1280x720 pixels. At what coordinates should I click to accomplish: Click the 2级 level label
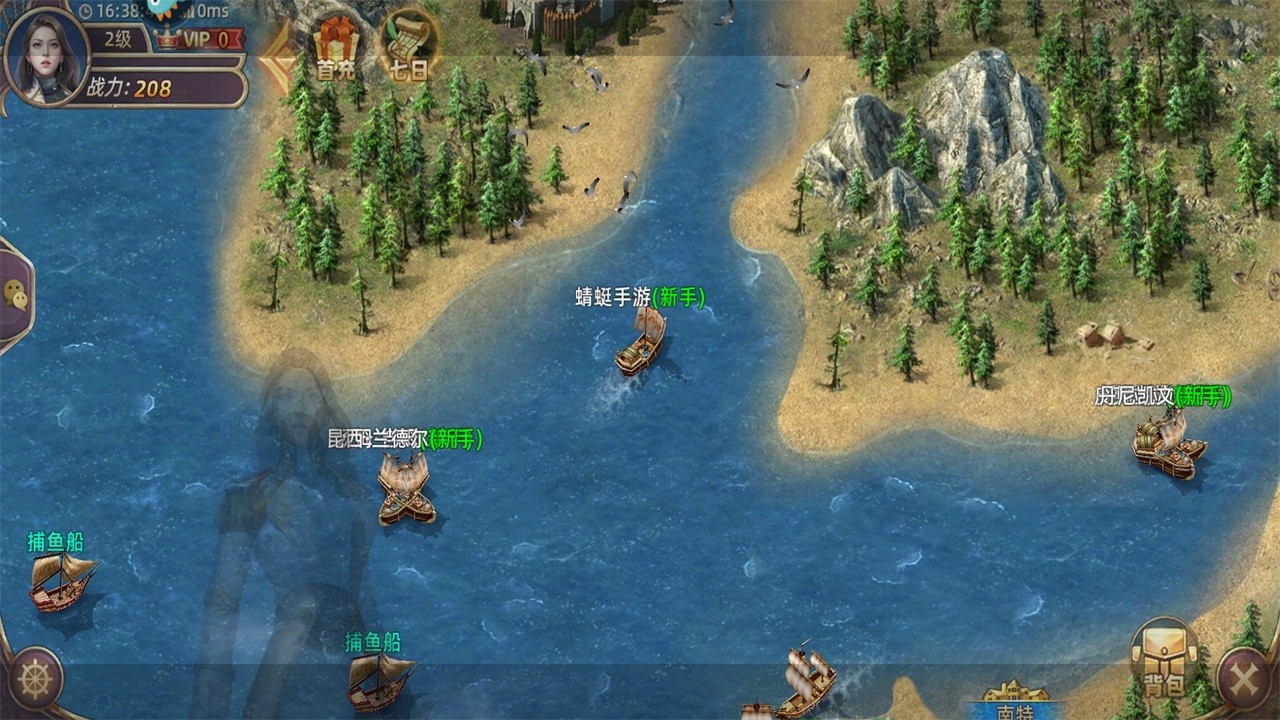point(118,37)
